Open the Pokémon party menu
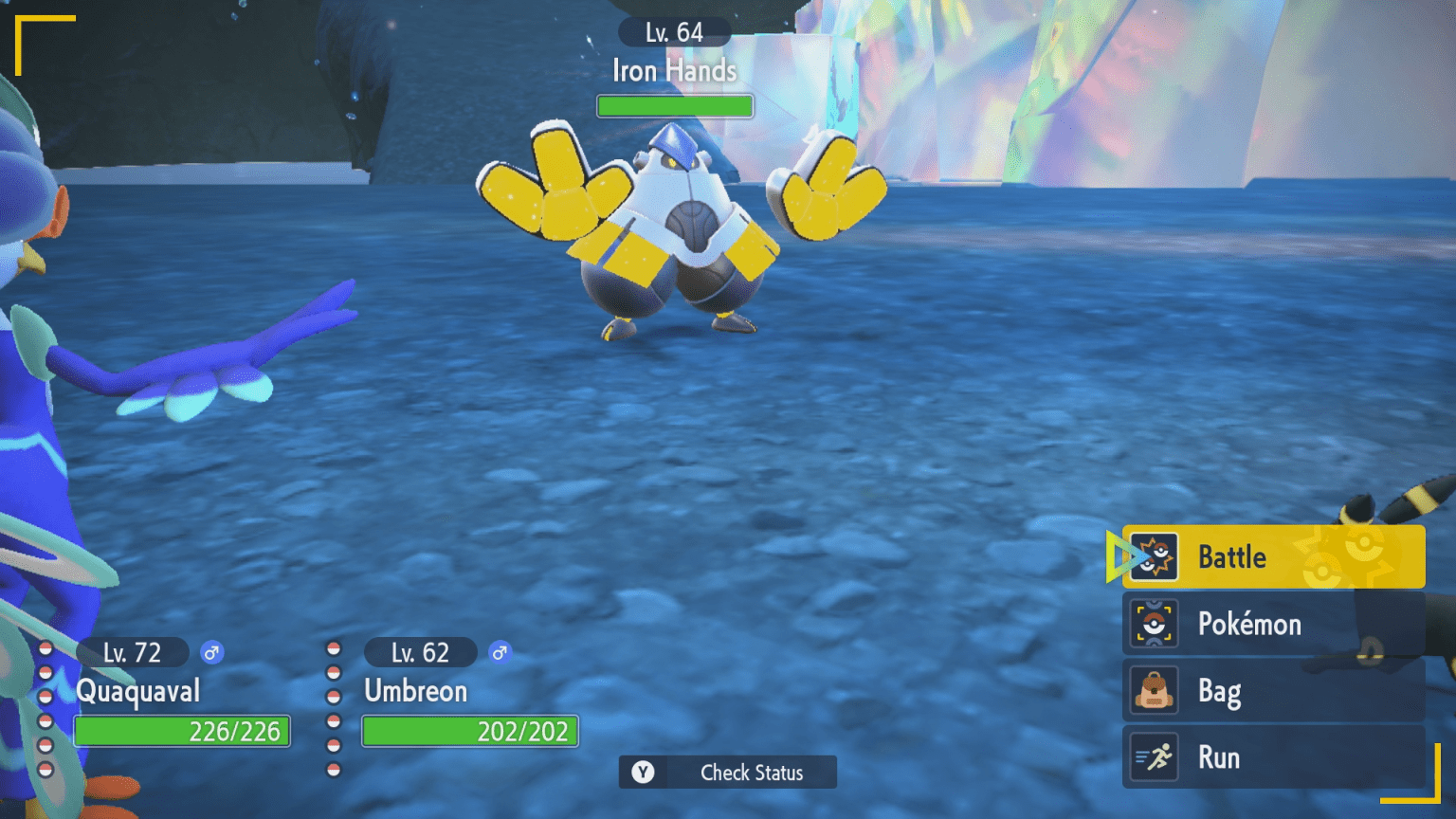Image resolution: width=1456 pixels, height=819 pixels. click(x=1272, y=624)
